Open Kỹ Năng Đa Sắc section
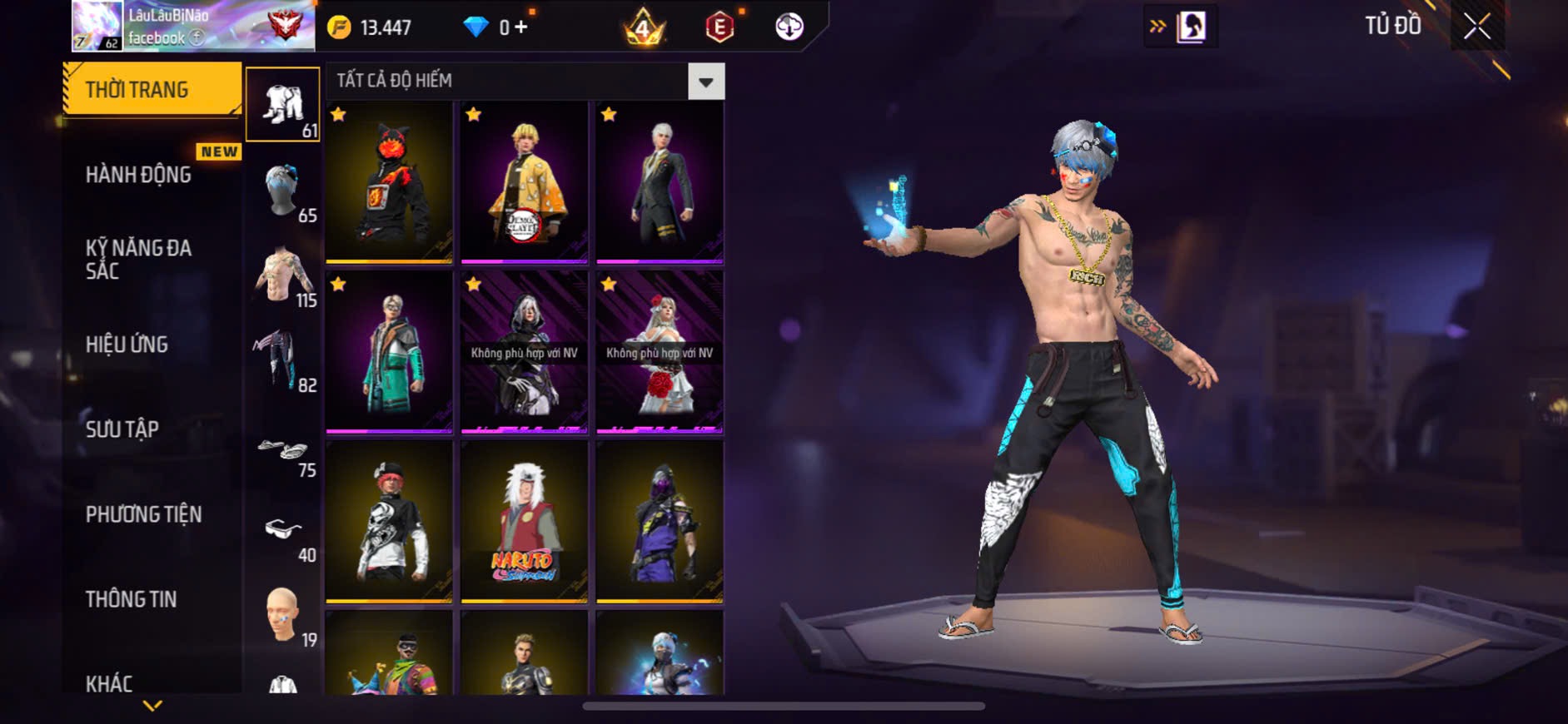Image resolution: width=1568 pixels, height=724 pixels. (138, 259)
